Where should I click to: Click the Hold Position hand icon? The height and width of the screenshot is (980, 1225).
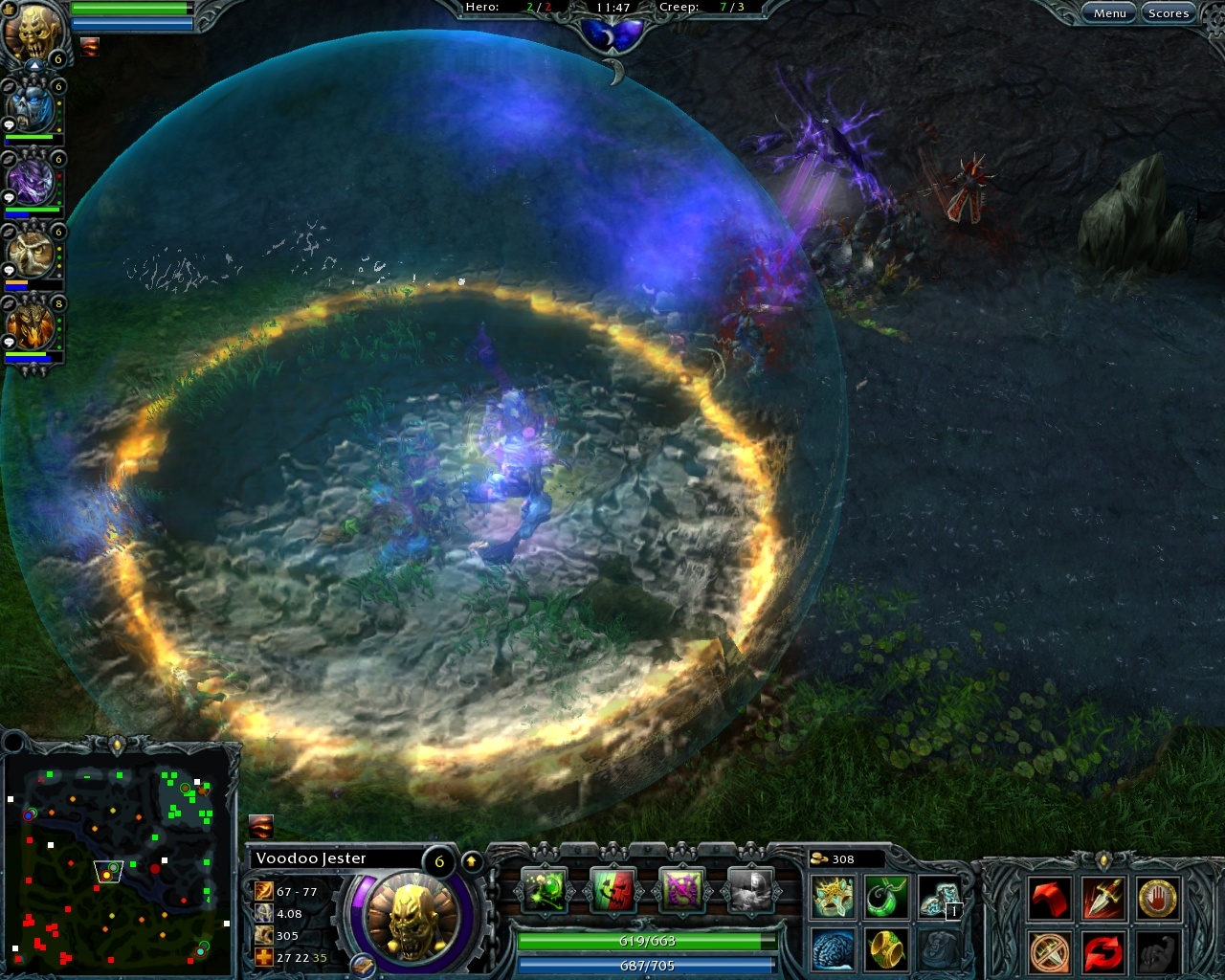(1156, 899)
